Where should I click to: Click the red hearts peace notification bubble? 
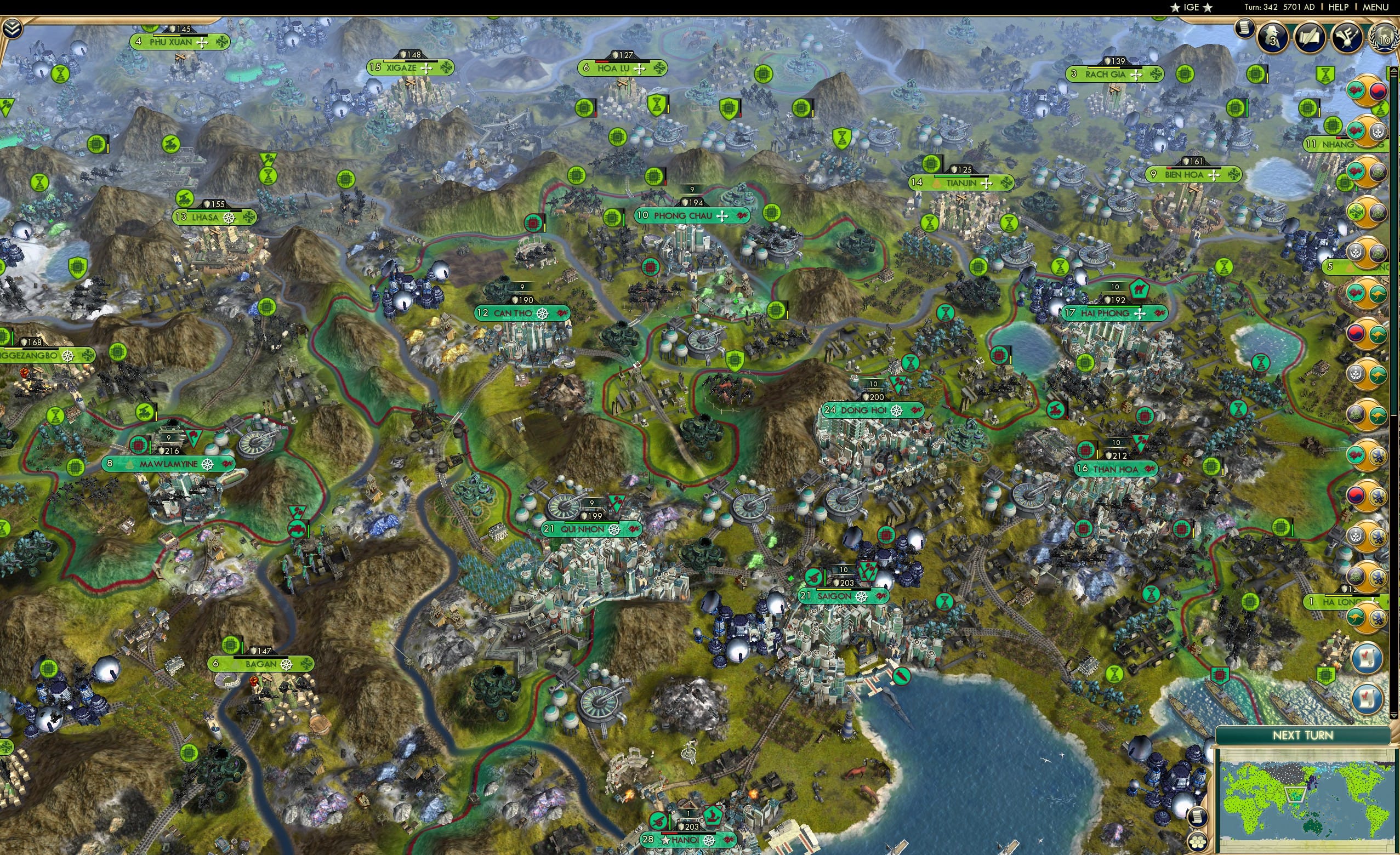[x=1356, y=91]
